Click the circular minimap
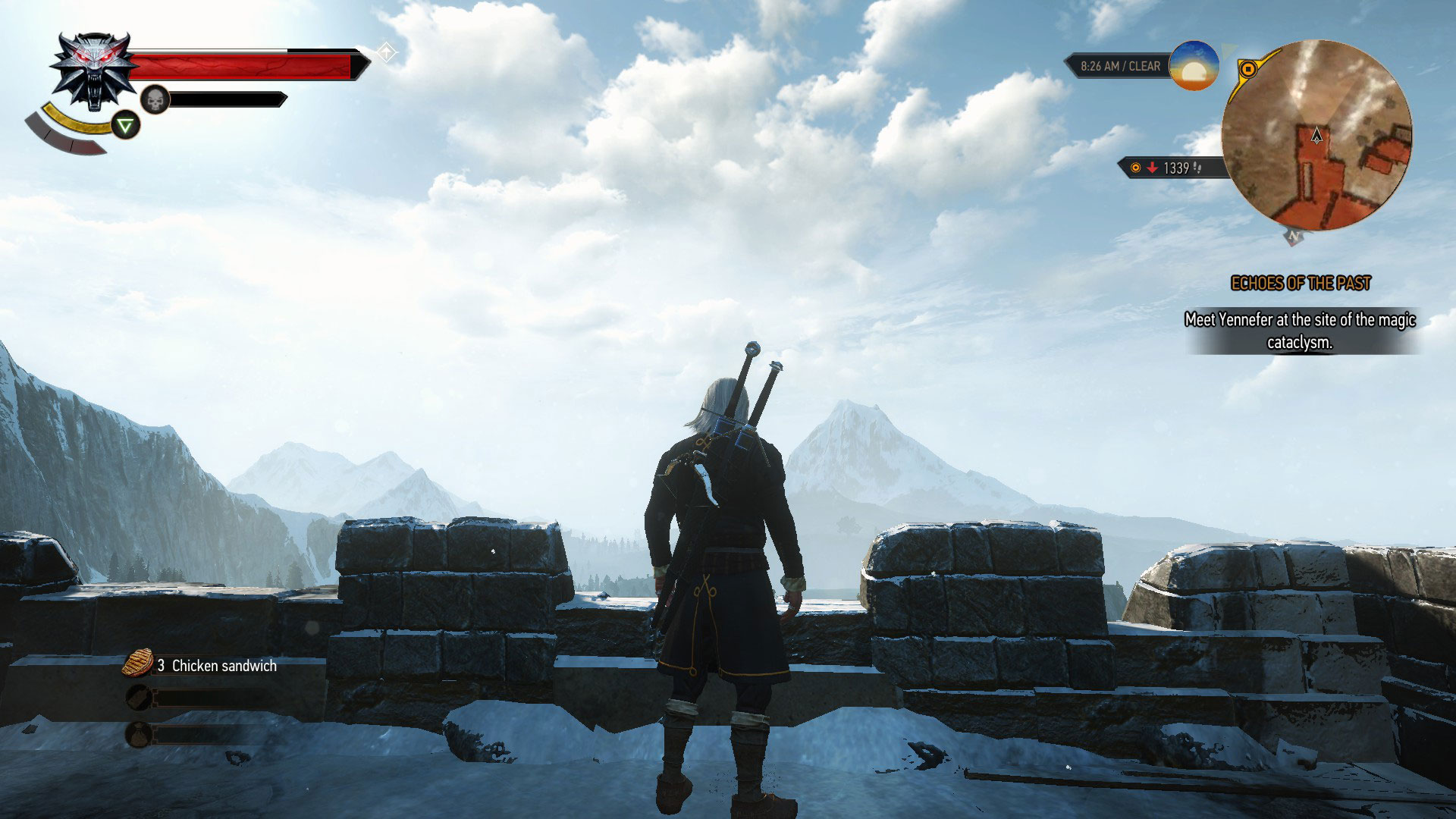The image size is (1456, 819). 1316,134
